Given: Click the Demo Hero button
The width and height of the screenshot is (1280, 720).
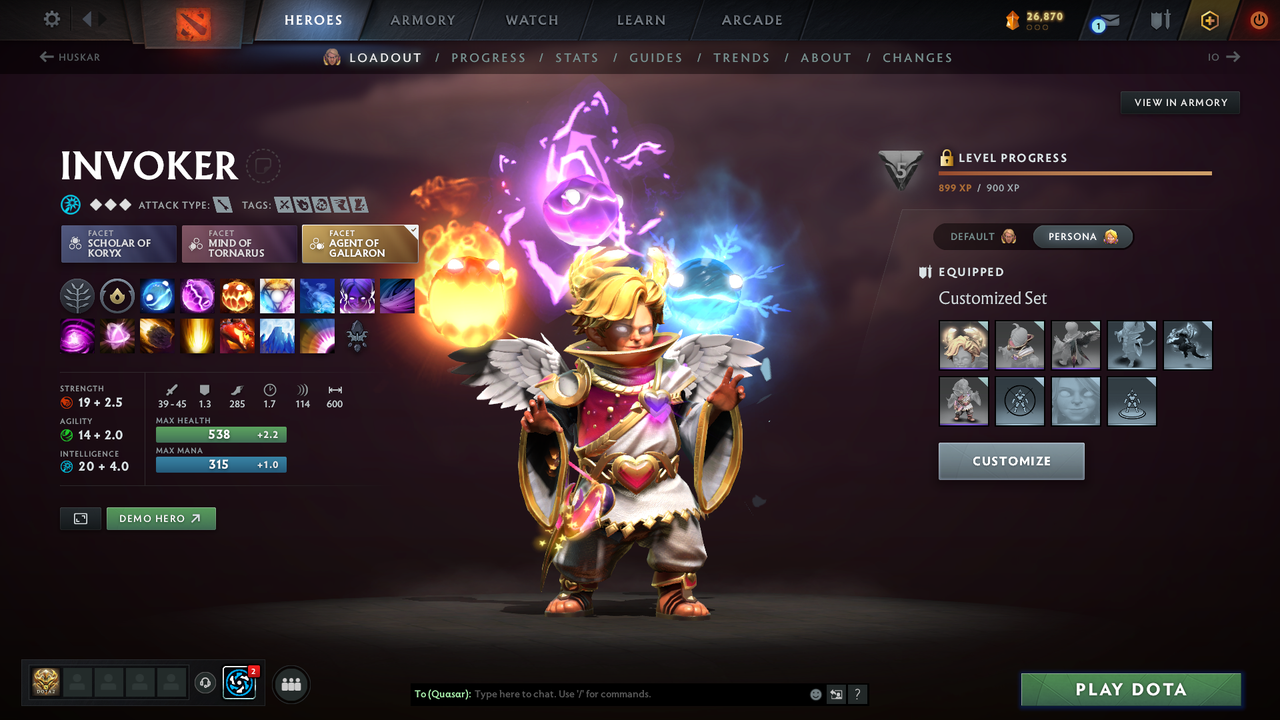Looking at the screenshot, I should tap(160, 518).
